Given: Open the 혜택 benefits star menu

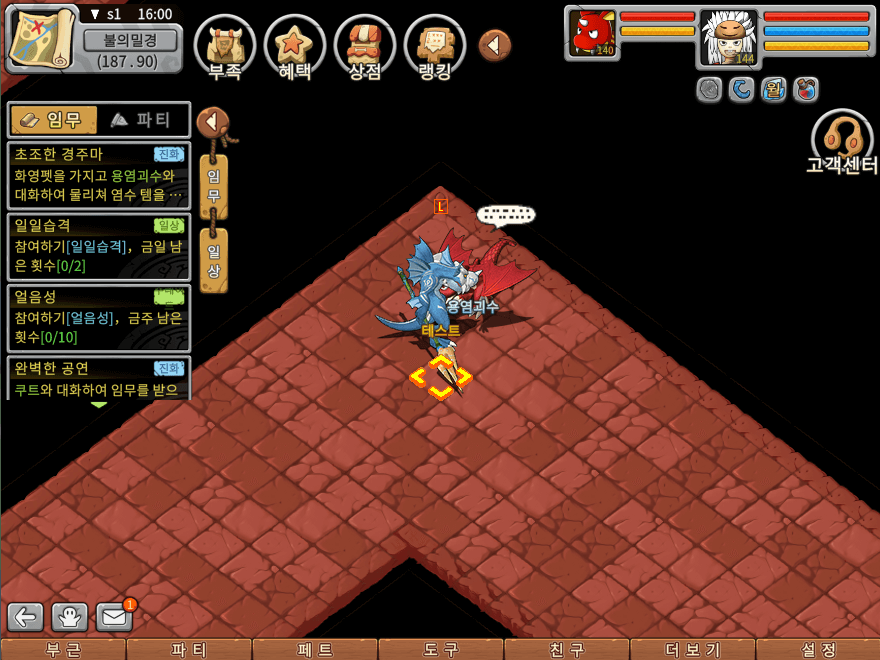Looking at the screenshot, I should [294, 45].
